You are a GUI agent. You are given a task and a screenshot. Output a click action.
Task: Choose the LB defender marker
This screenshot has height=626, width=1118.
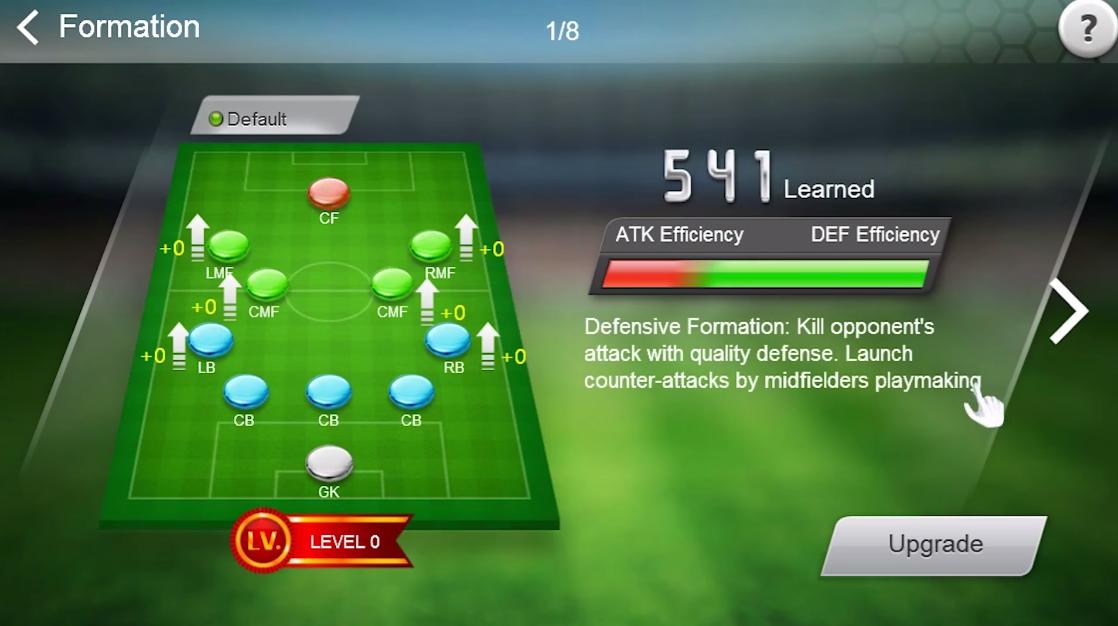pyautogui.click(x=211, y=340)
